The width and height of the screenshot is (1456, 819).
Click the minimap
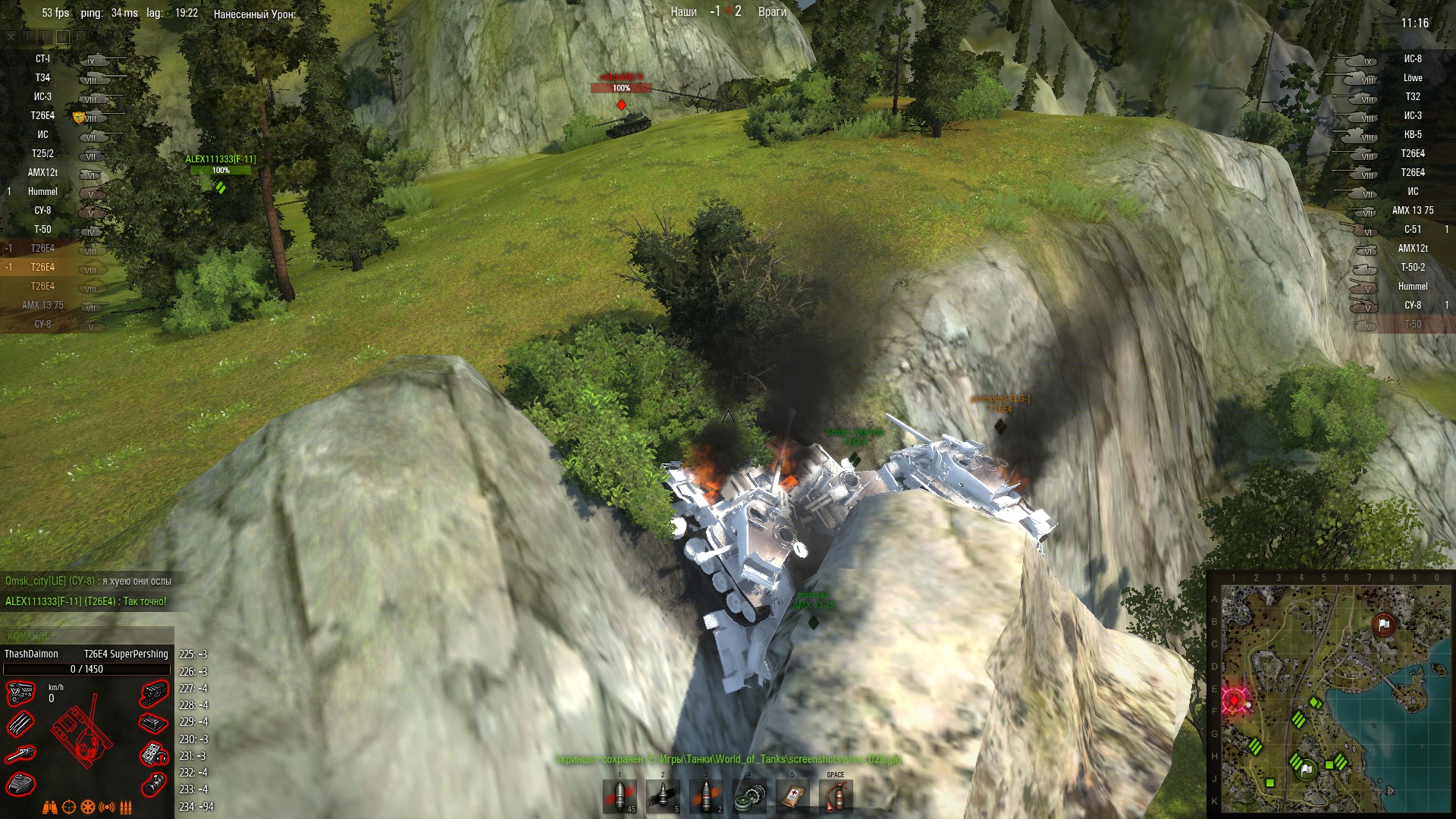tap(1331, 694)
